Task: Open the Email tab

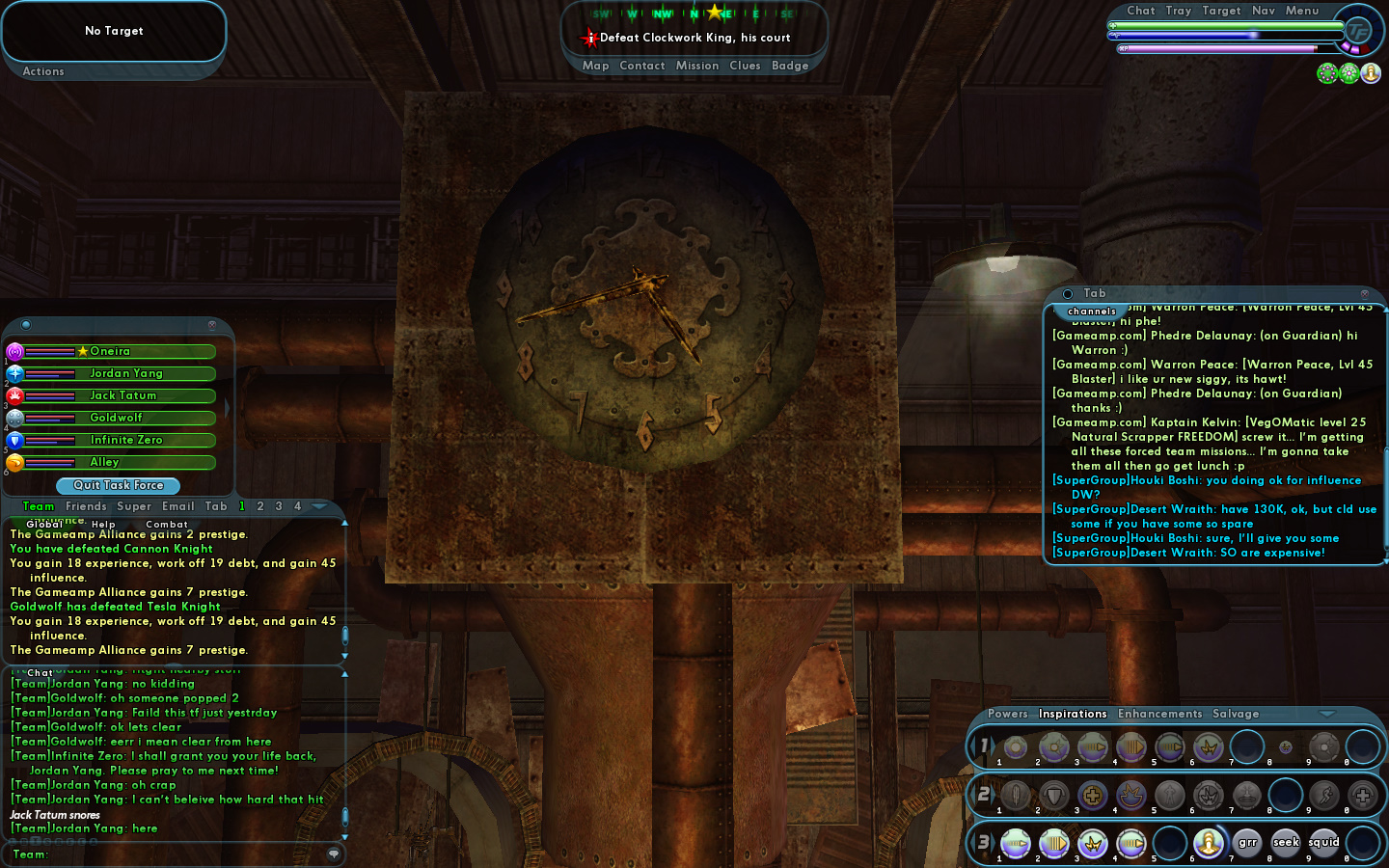Action: pos(178,506)
